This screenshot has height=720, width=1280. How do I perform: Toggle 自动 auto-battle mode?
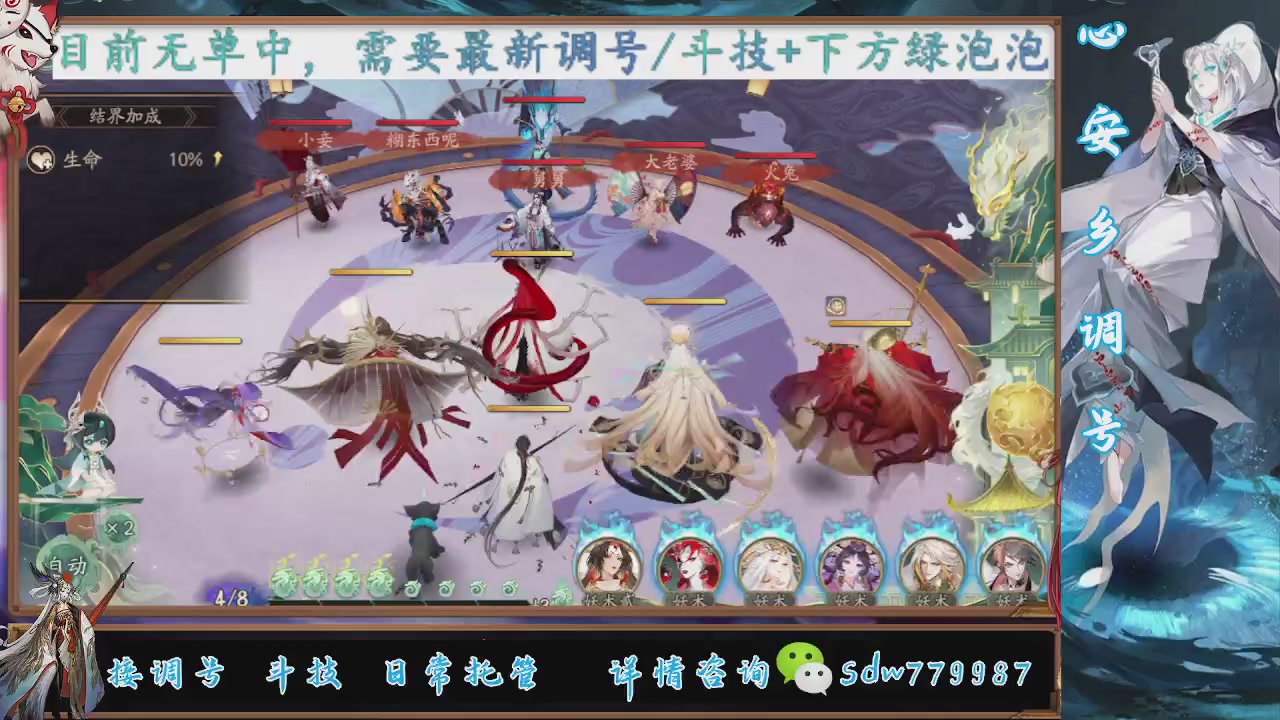(x=65, y=568)
